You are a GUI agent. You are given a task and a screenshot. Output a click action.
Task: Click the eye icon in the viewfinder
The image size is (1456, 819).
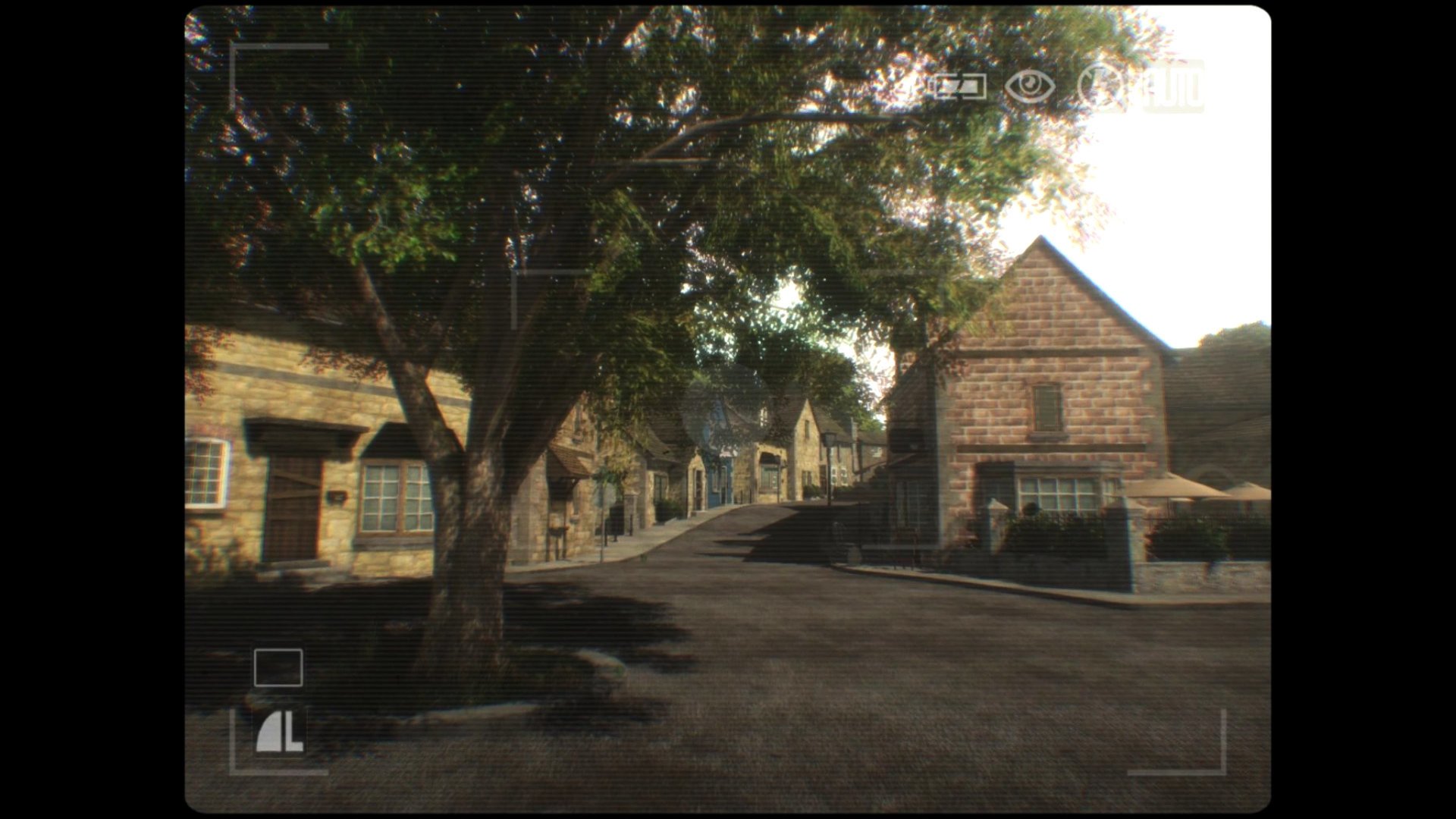coord(1029,86)
